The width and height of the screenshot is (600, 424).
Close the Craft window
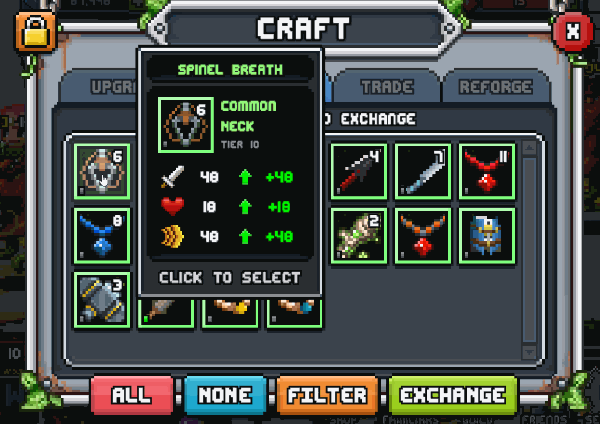[572, 31]
